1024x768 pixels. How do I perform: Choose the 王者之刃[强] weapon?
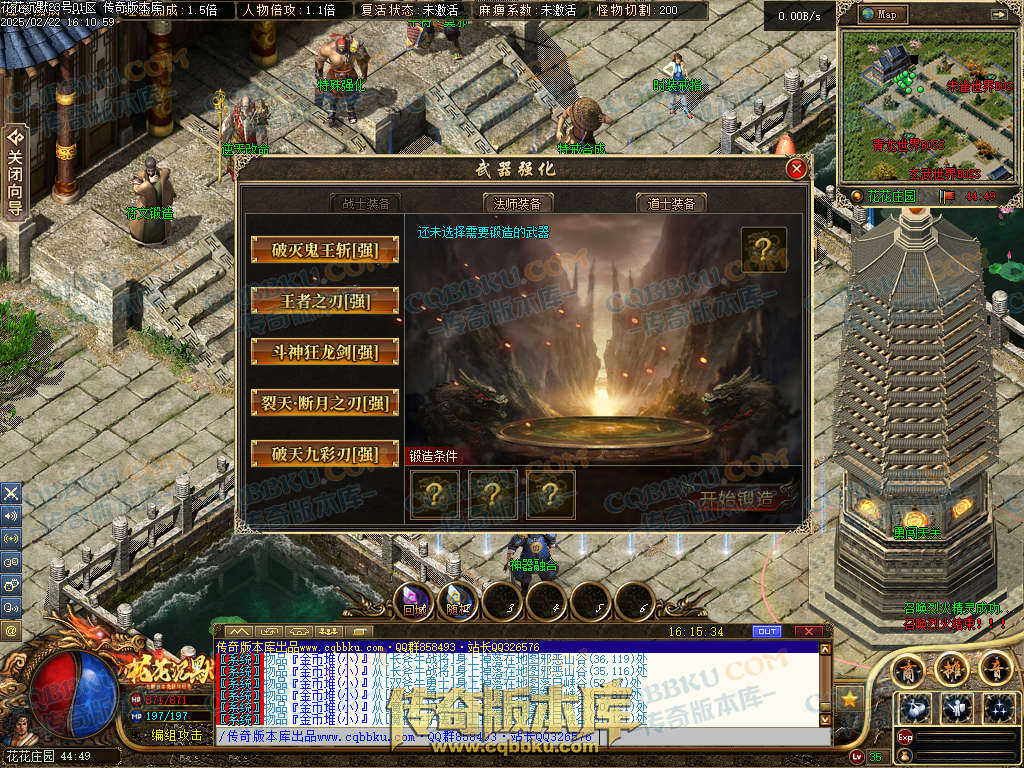click(325, 300)
